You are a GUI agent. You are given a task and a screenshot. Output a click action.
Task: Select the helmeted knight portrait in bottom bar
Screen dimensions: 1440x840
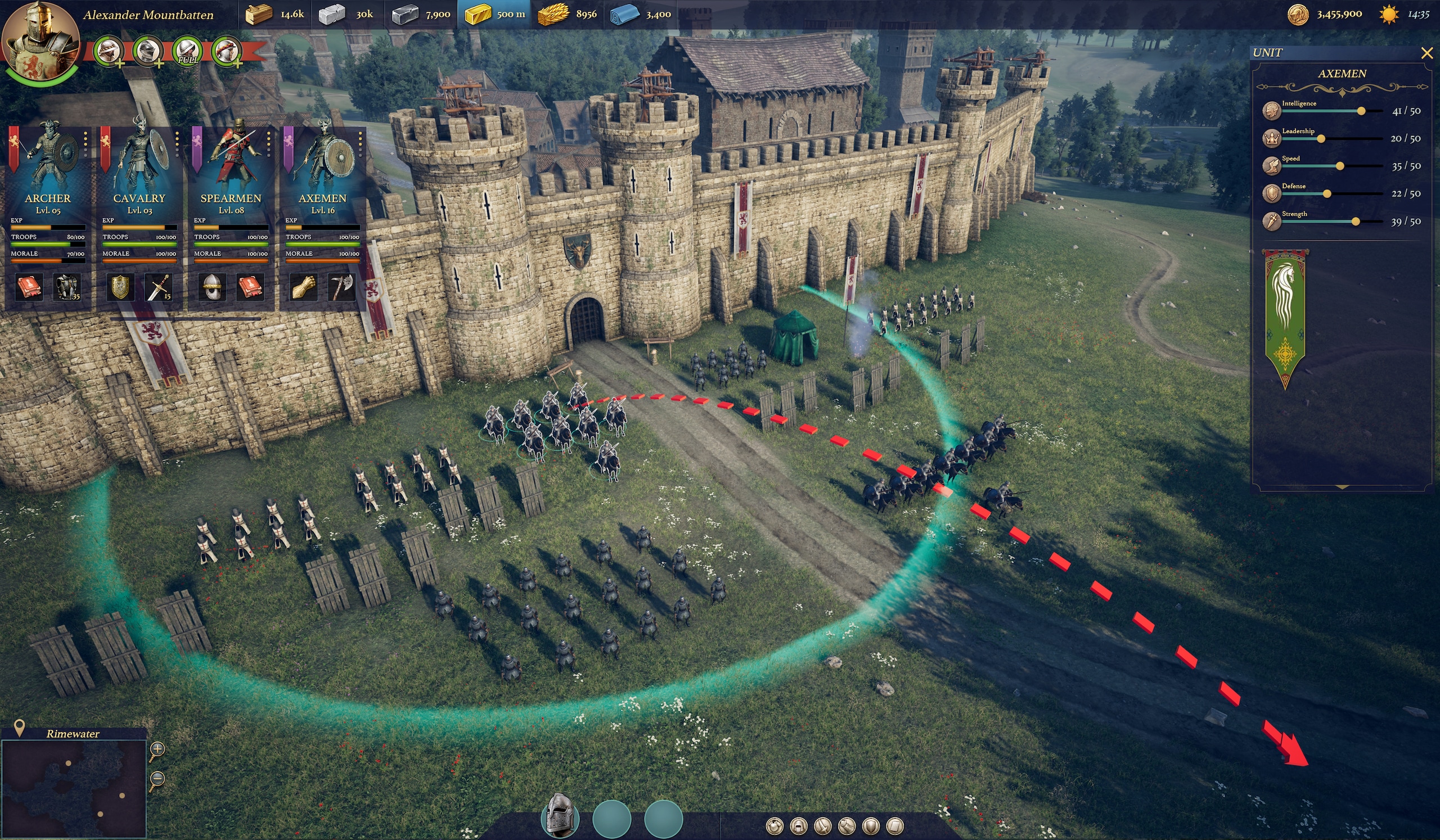(560, 818)
